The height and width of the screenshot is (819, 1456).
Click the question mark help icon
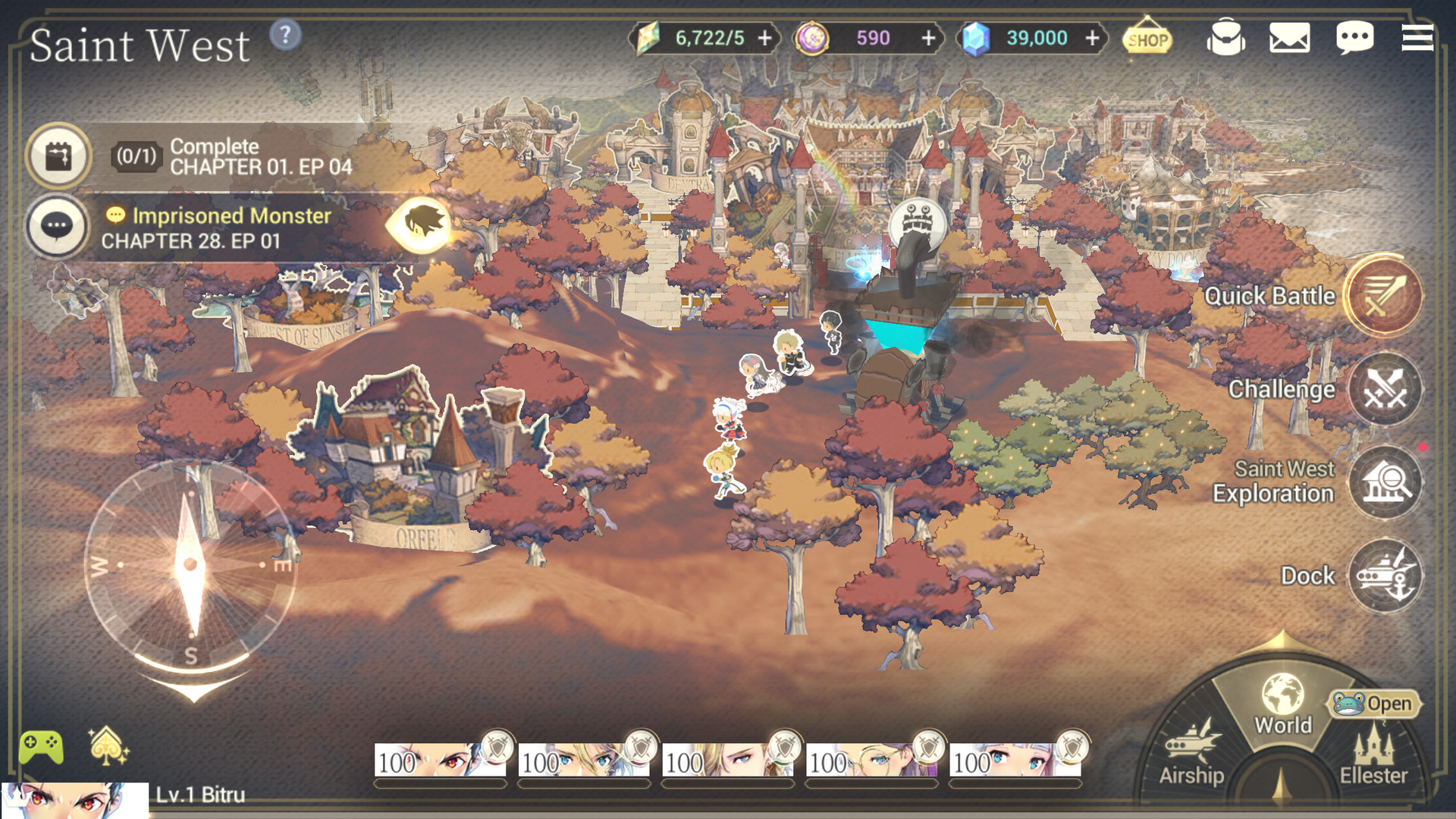(285, 35)
